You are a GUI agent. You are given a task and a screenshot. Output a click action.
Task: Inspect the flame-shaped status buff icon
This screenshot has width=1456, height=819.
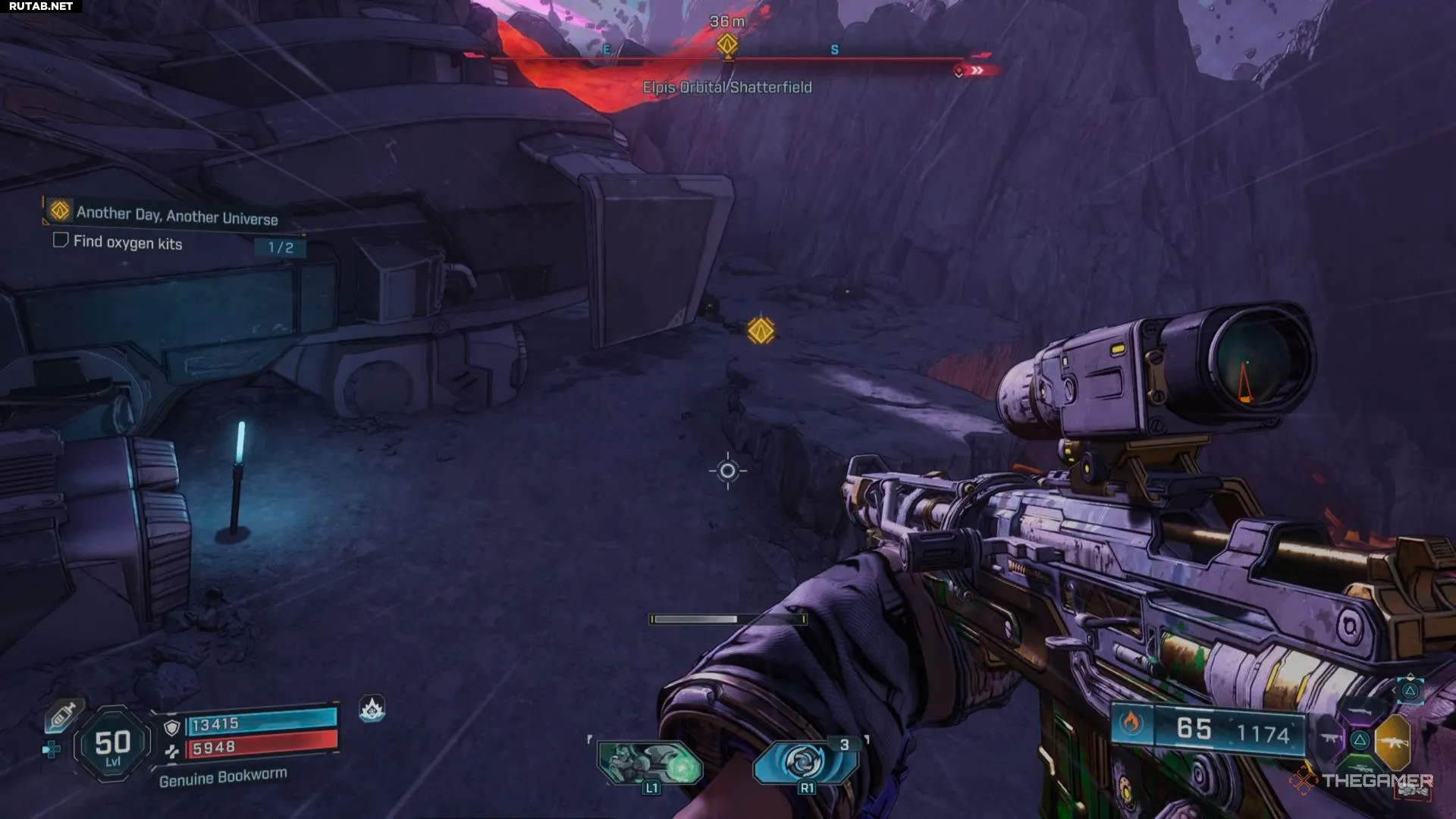(372, 709)
